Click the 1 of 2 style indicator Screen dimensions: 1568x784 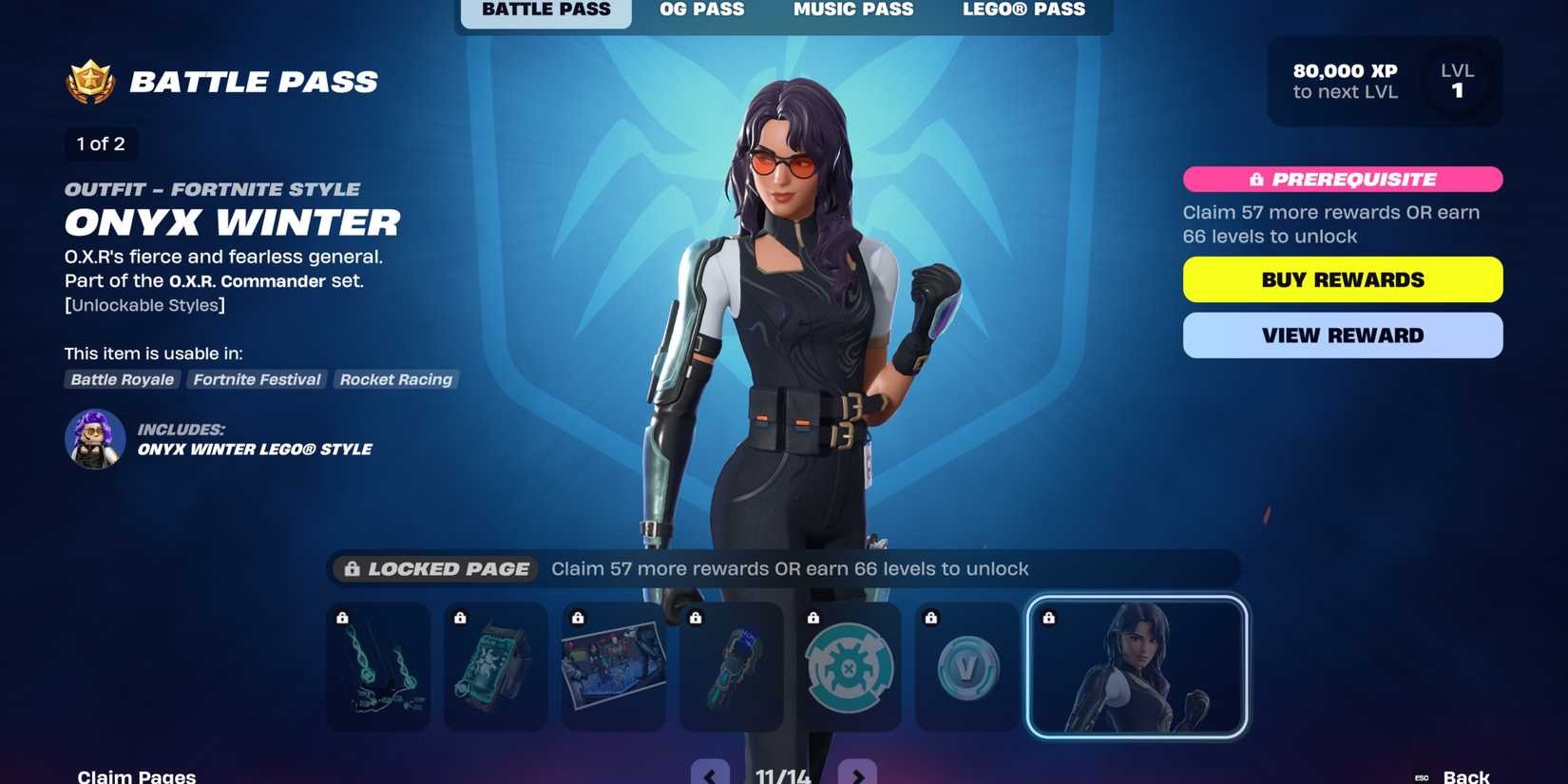click(100, 143)
